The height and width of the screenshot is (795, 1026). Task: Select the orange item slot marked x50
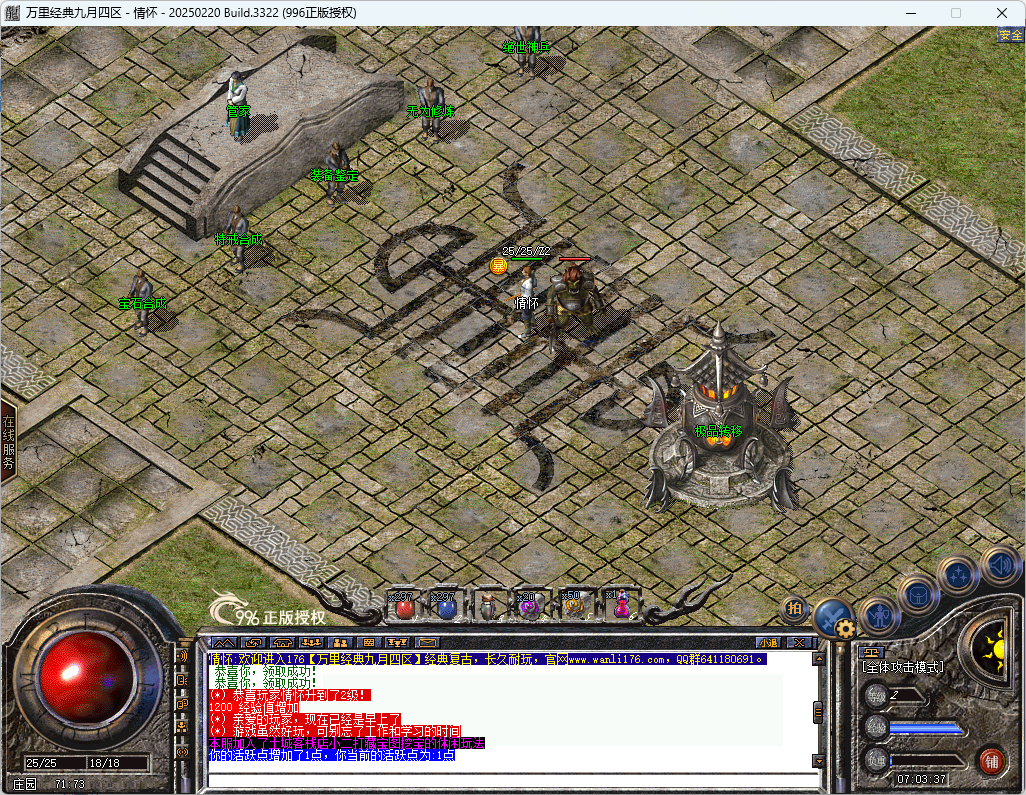[572, 606]
